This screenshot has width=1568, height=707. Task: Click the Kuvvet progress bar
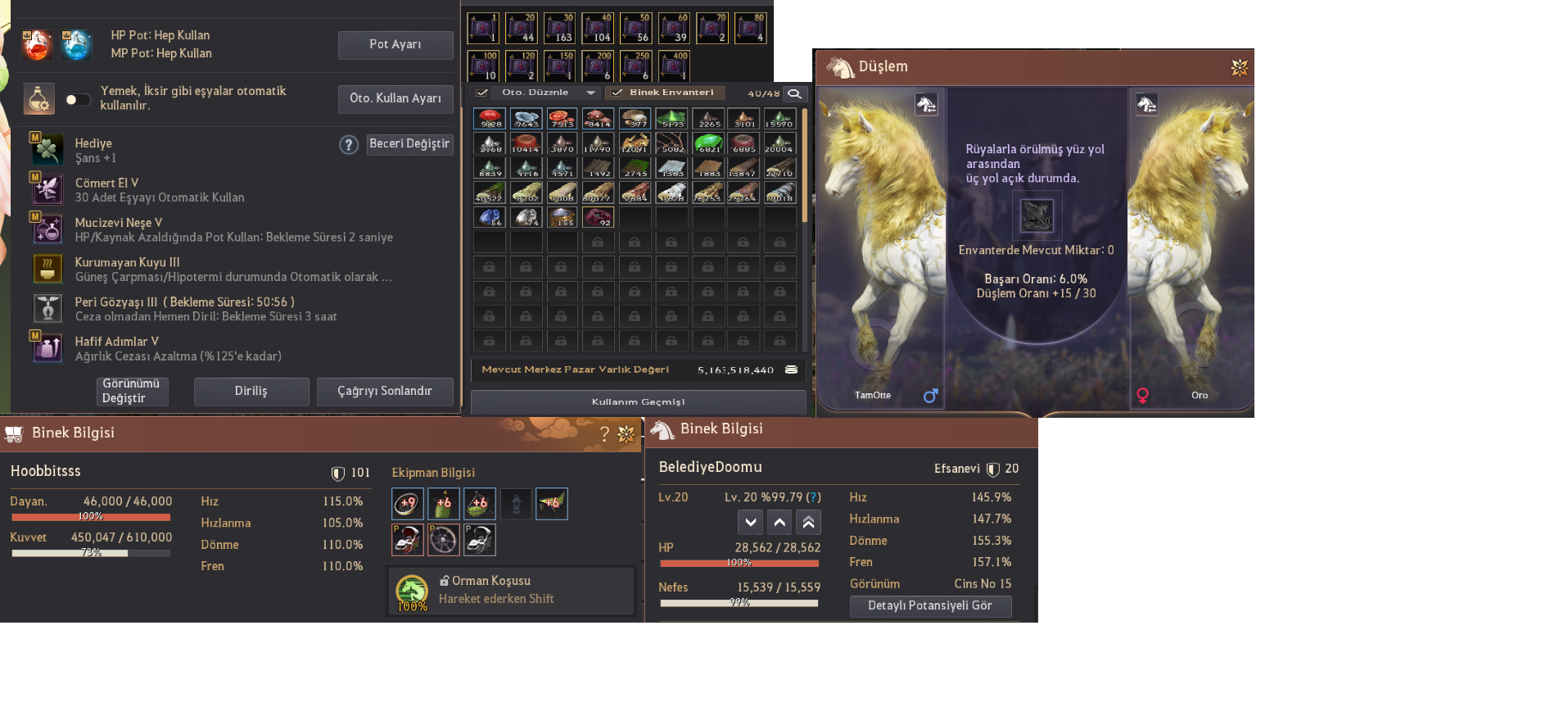tap(90, 554)
